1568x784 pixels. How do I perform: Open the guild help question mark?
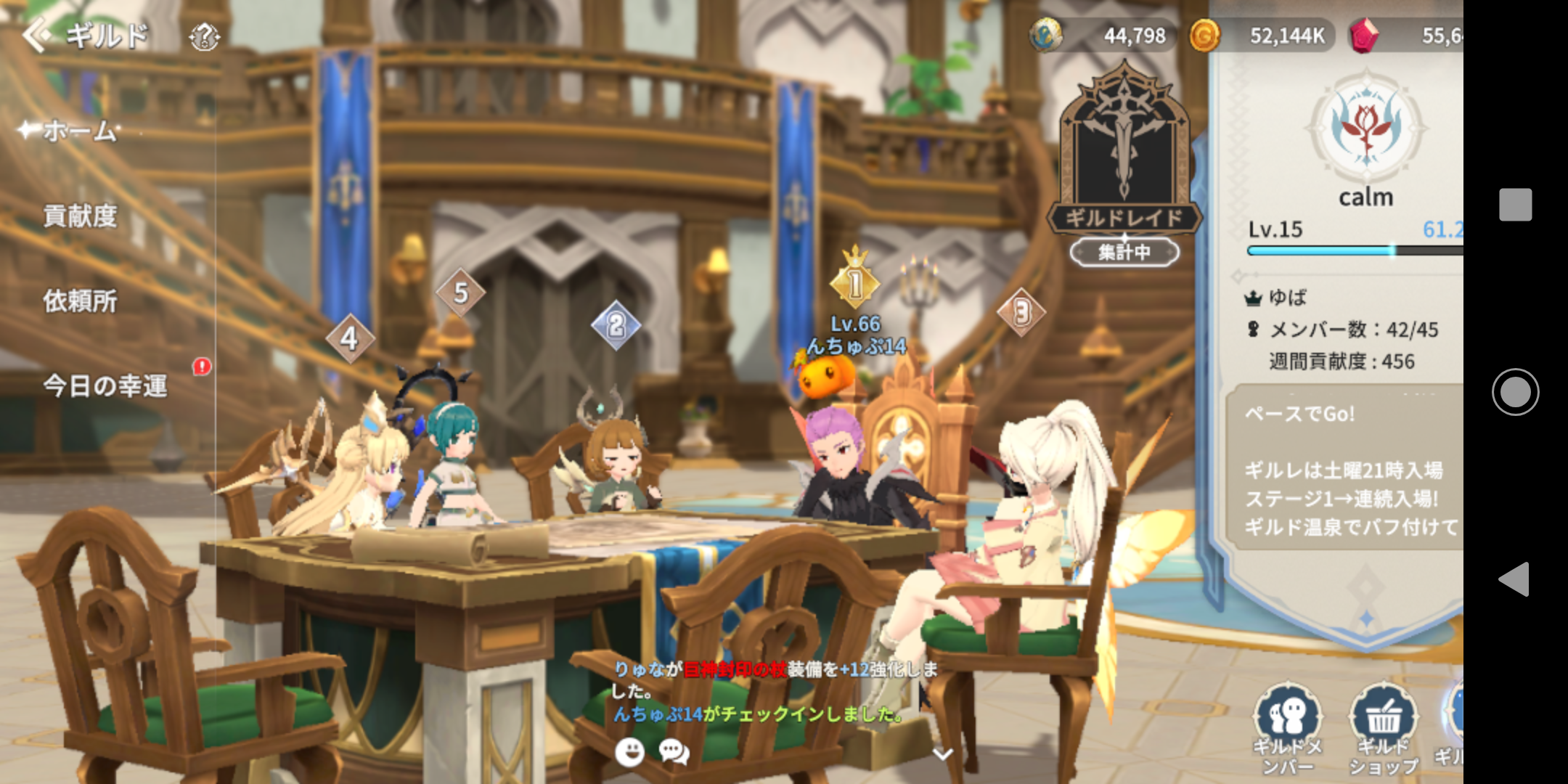(204, 36)
